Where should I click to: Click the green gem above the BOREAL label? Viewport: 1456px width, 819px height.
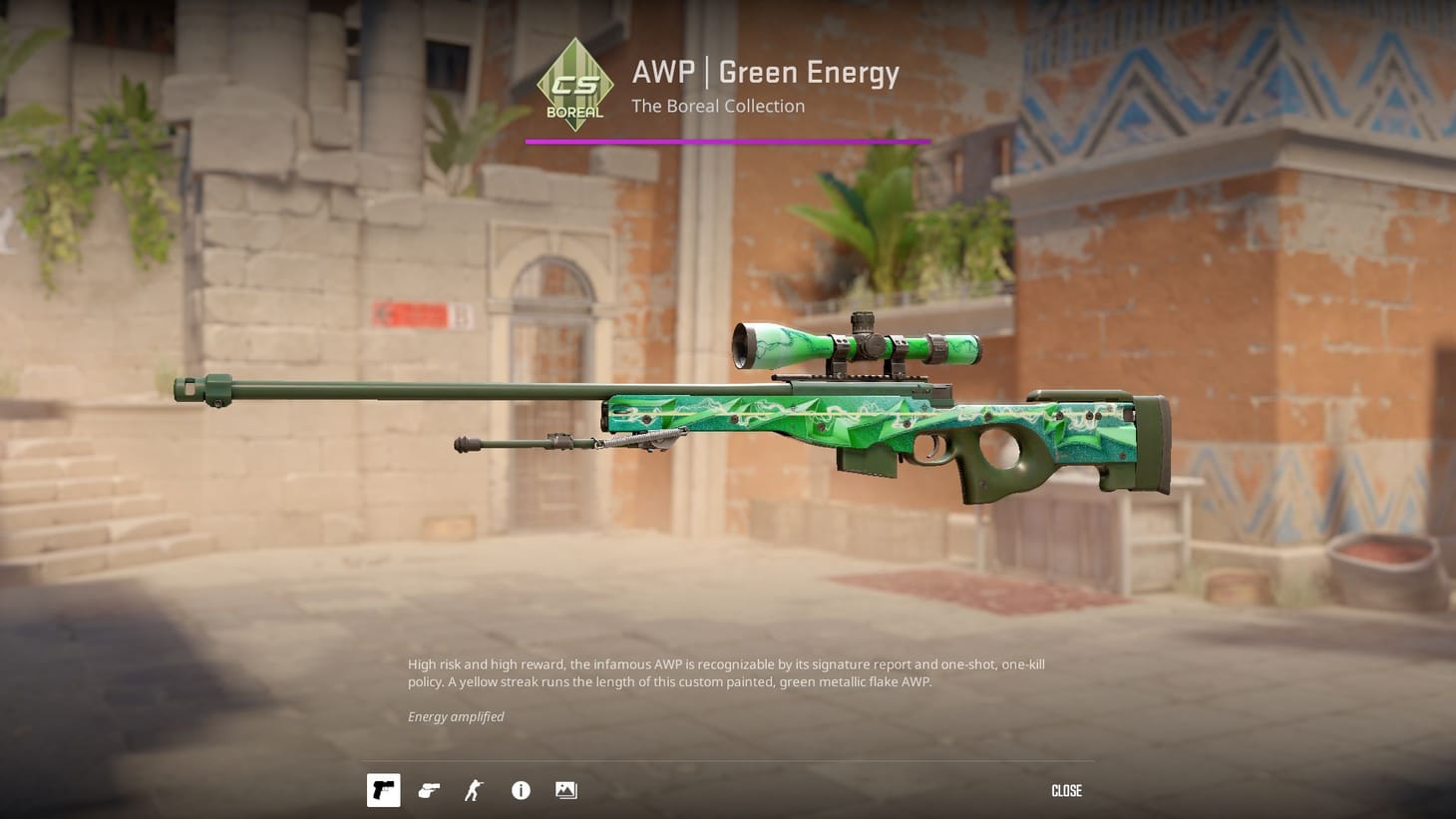coord(573,75)
